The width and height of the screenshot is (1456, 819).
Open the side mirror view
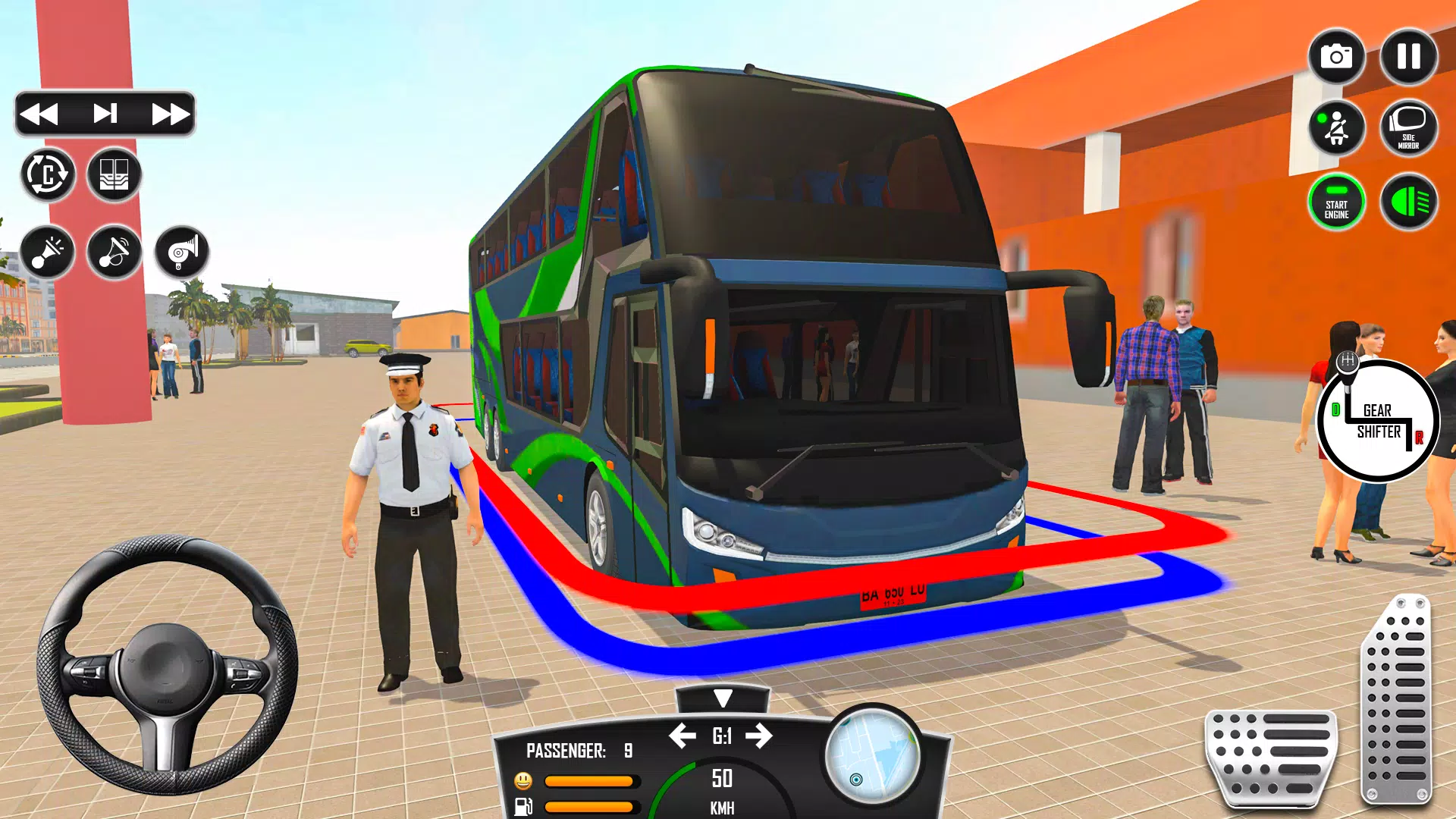tap(1407, 129)
